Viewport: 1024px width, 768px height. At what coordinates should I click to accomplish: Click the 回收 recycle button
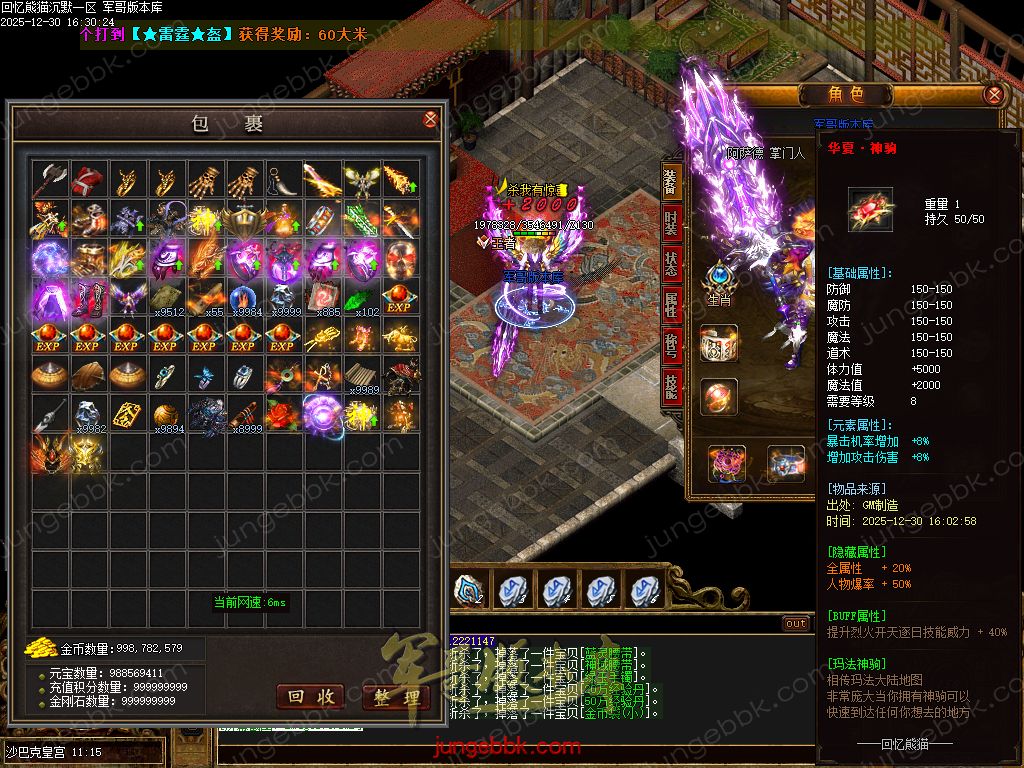tap(309, 696)
